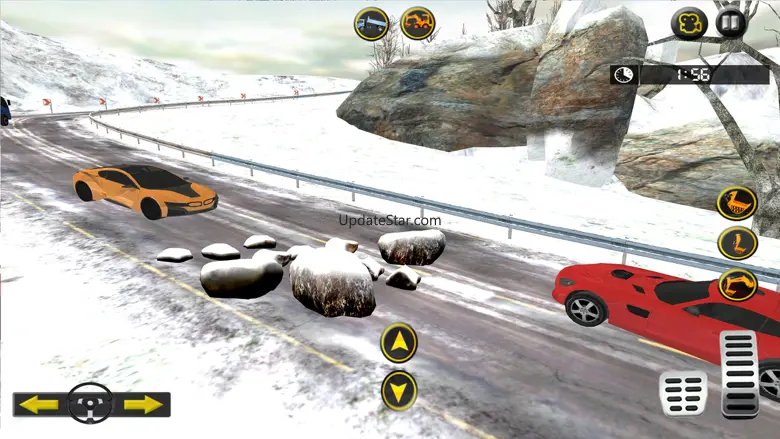Activate the excavator boom arm control

tap(737, 243)
